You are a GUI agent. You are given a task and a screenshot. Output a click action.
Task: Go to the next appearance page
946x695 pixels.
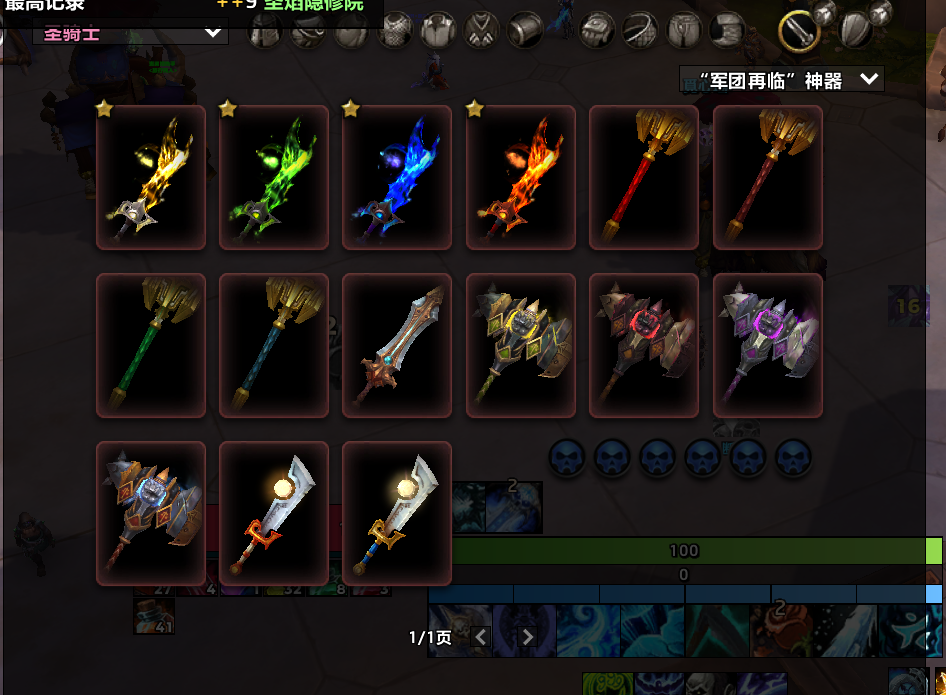point(527,637)
